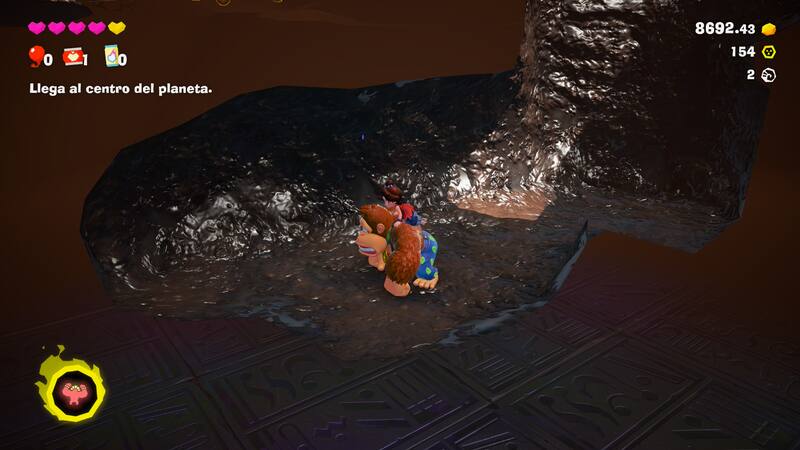Select the juice carton item icon
The height and width of the screenshot is (450, 800).
coord(111,57)
